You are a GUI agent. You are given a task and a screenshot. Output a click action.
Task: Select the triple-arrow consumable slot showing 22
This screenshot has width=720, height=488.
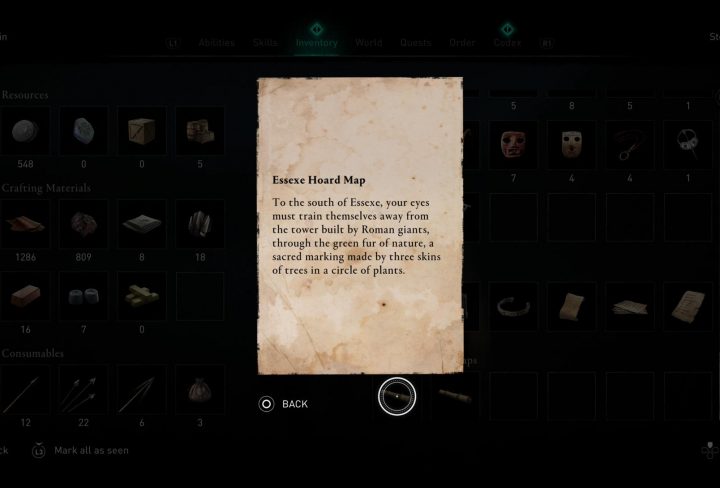coord(82,387)
